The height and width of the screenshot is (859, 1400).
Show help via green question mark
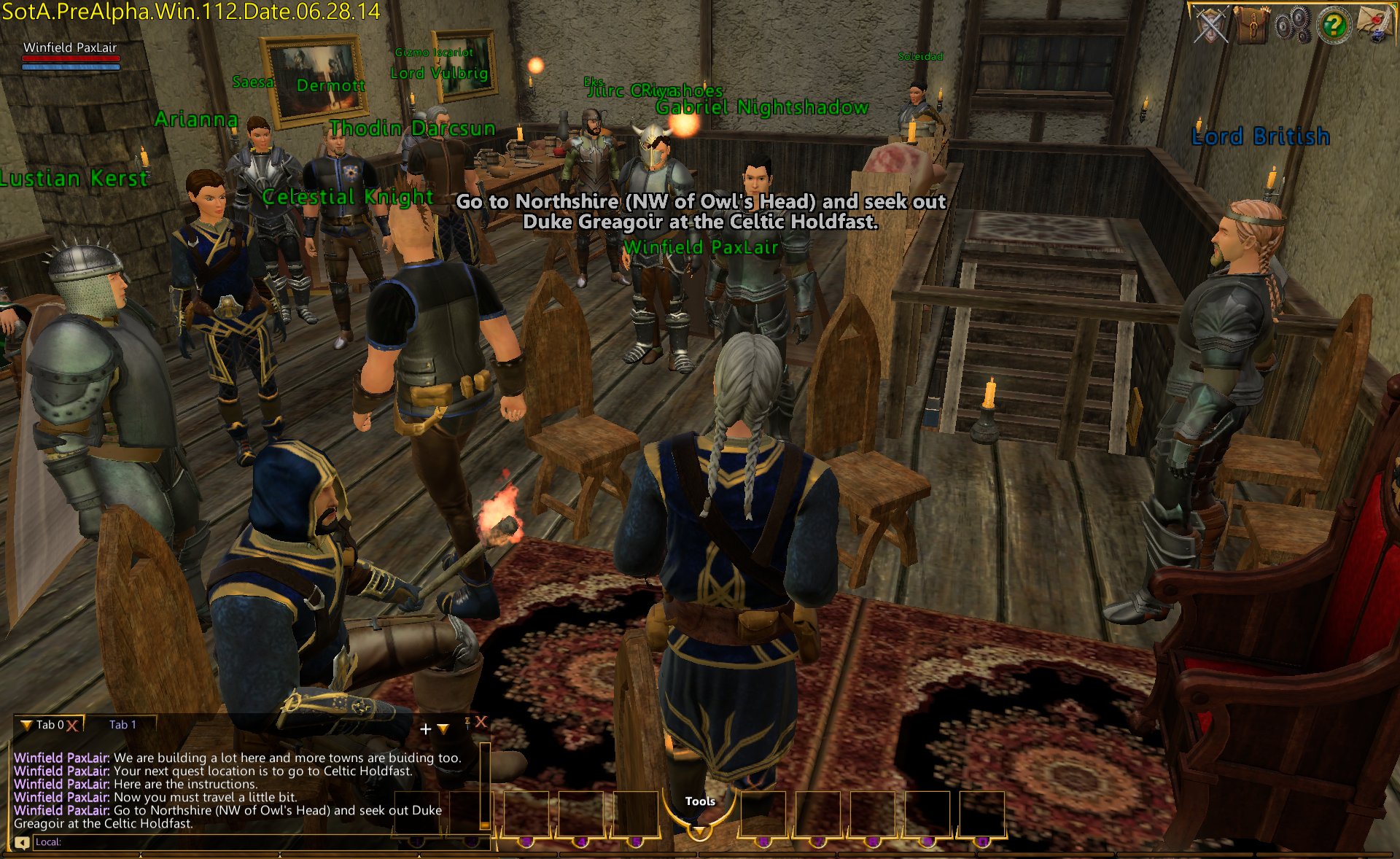1334,26
